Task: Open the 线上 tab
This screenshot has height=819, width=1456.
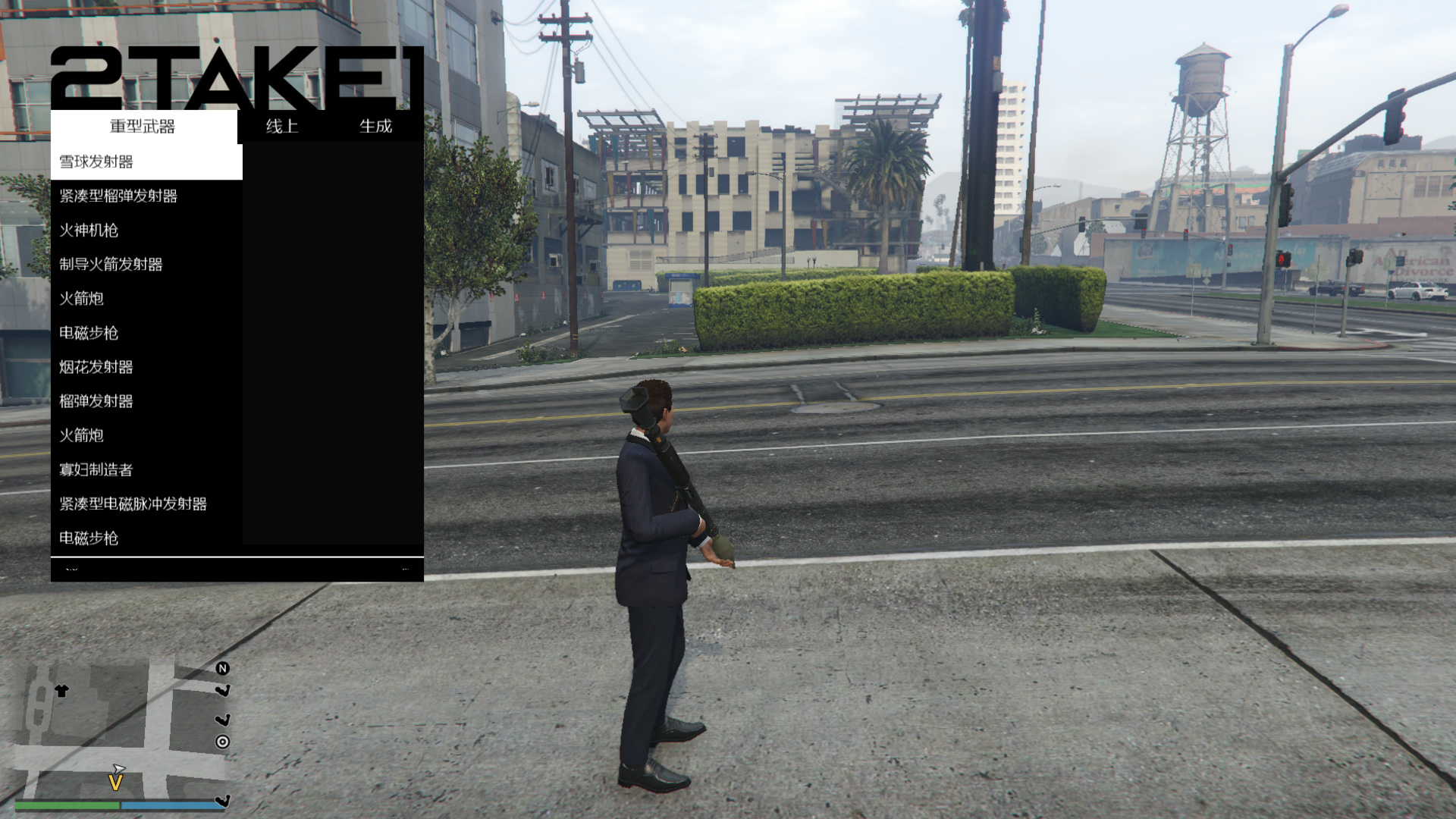Action: (282, 127)
